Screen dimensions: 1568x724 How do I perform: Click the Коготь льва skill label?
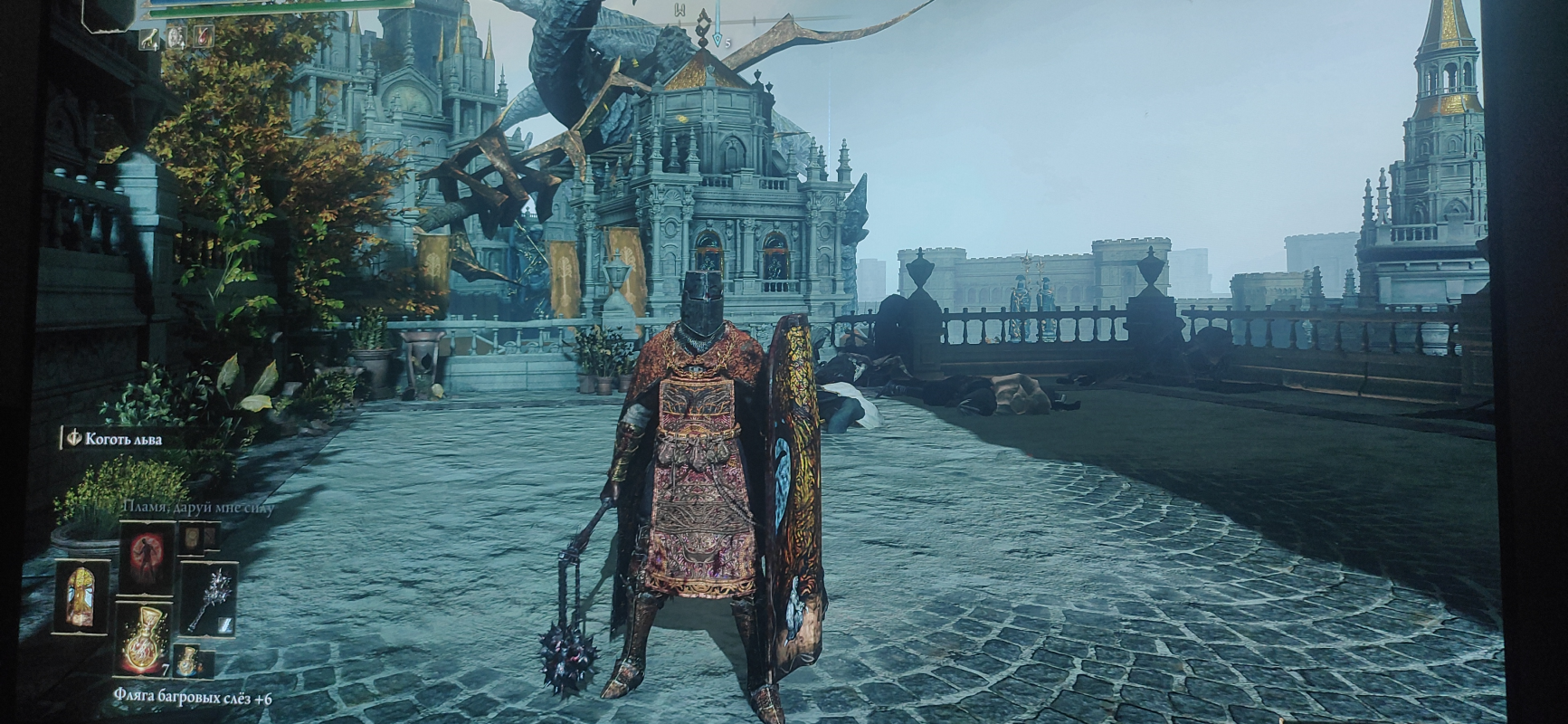122,439
